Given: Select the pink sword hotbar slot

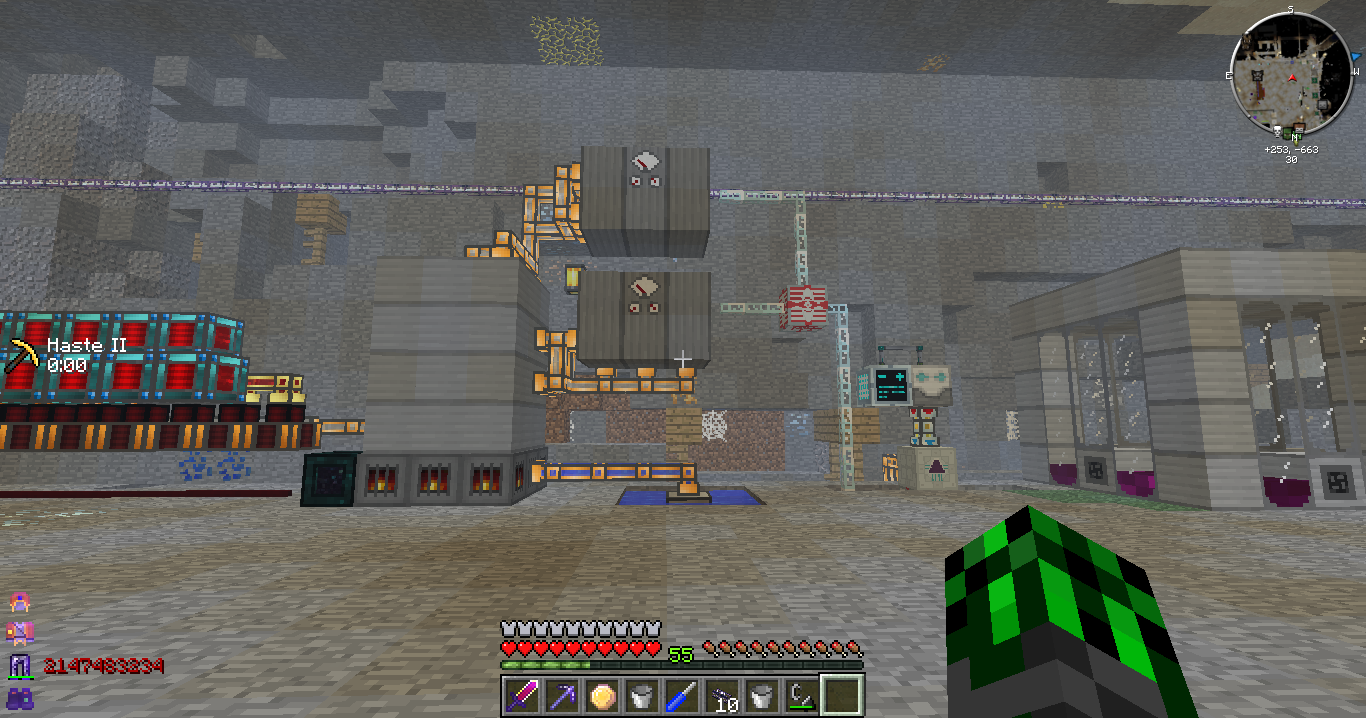Looking at the screenshot, I should (x=521, y=696).
